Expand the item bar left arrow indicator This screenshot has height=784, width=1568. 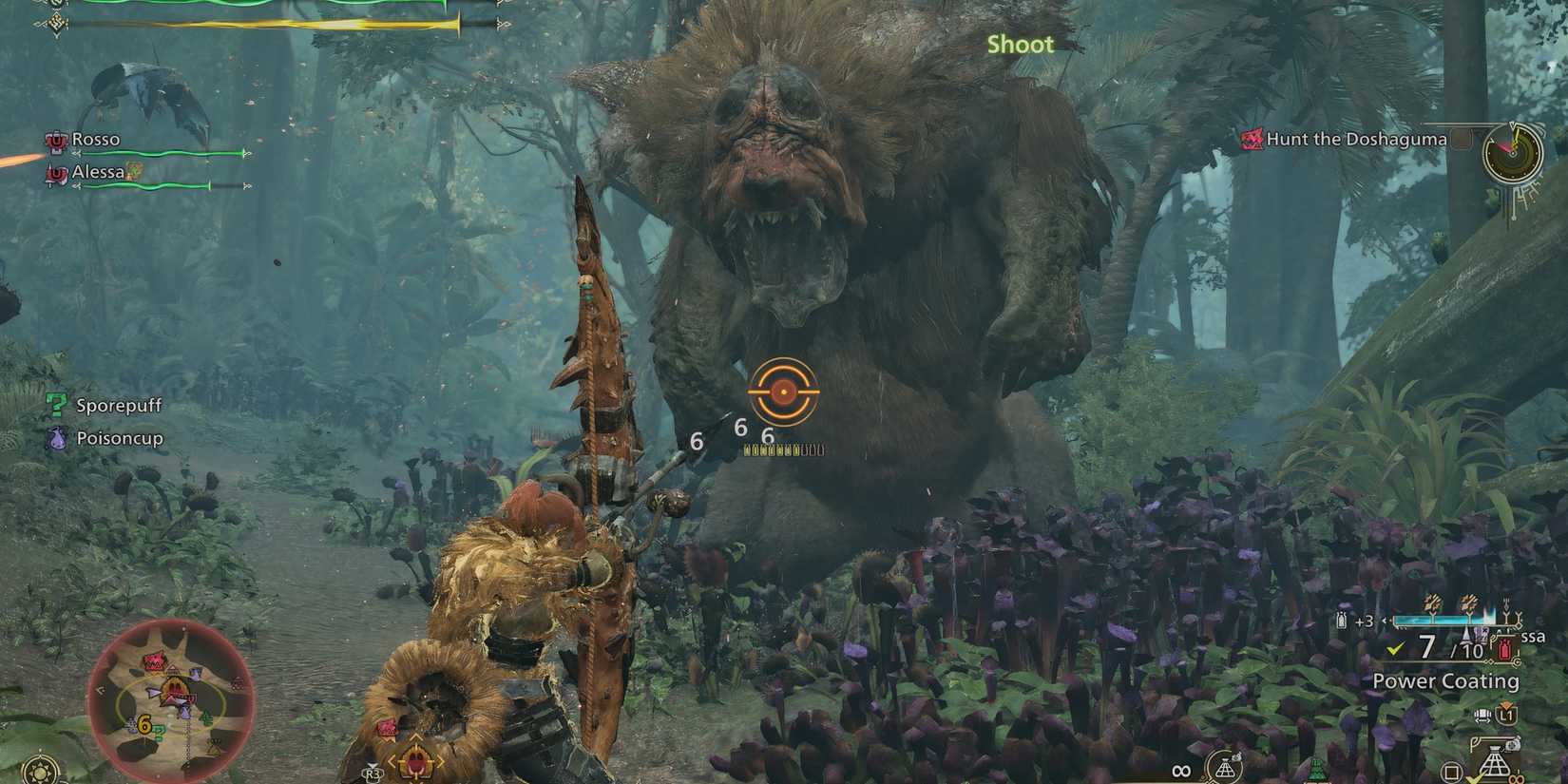pyautogui.click(x=1385, y=620)
